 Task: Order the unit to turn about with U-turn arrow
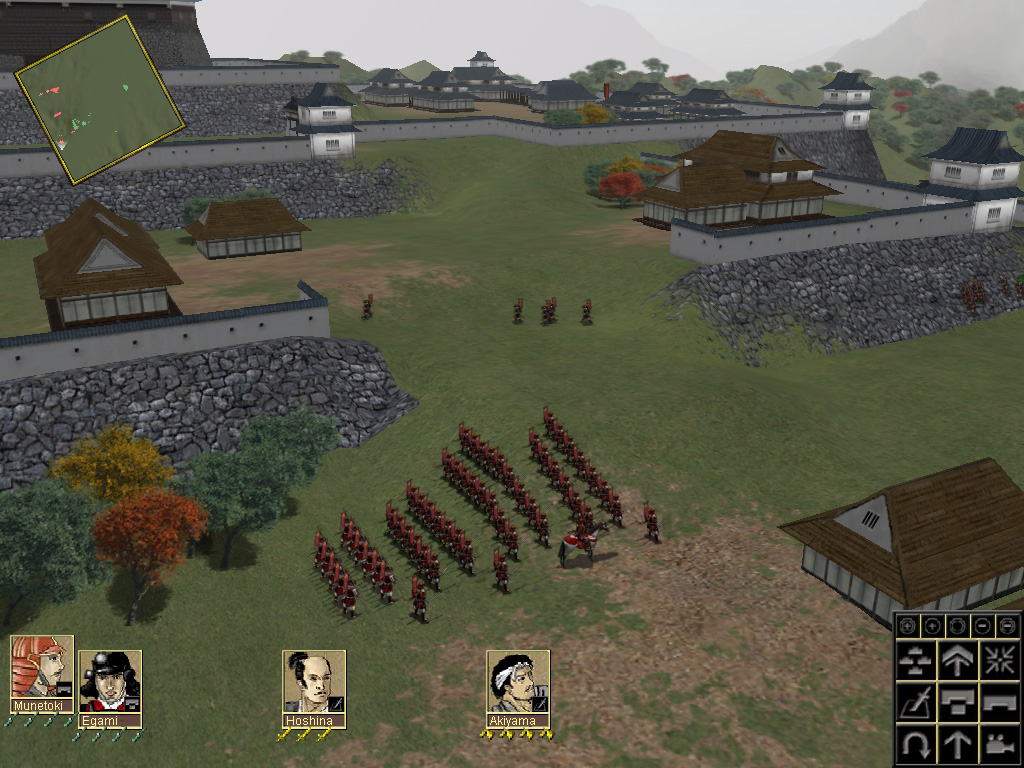point(916,743)
